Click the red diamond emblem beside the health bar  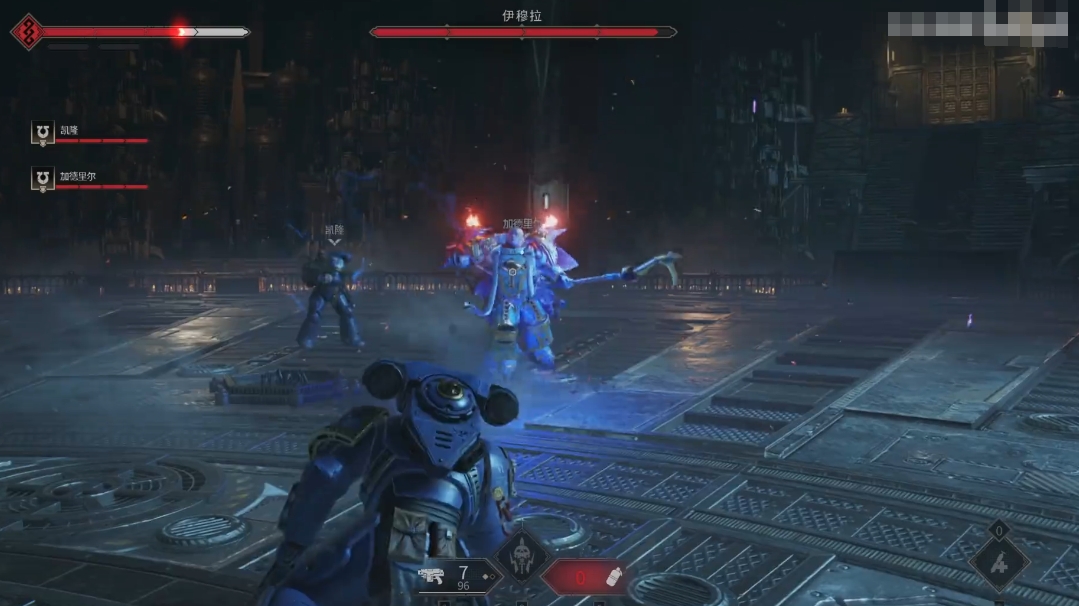coord(27,32)
